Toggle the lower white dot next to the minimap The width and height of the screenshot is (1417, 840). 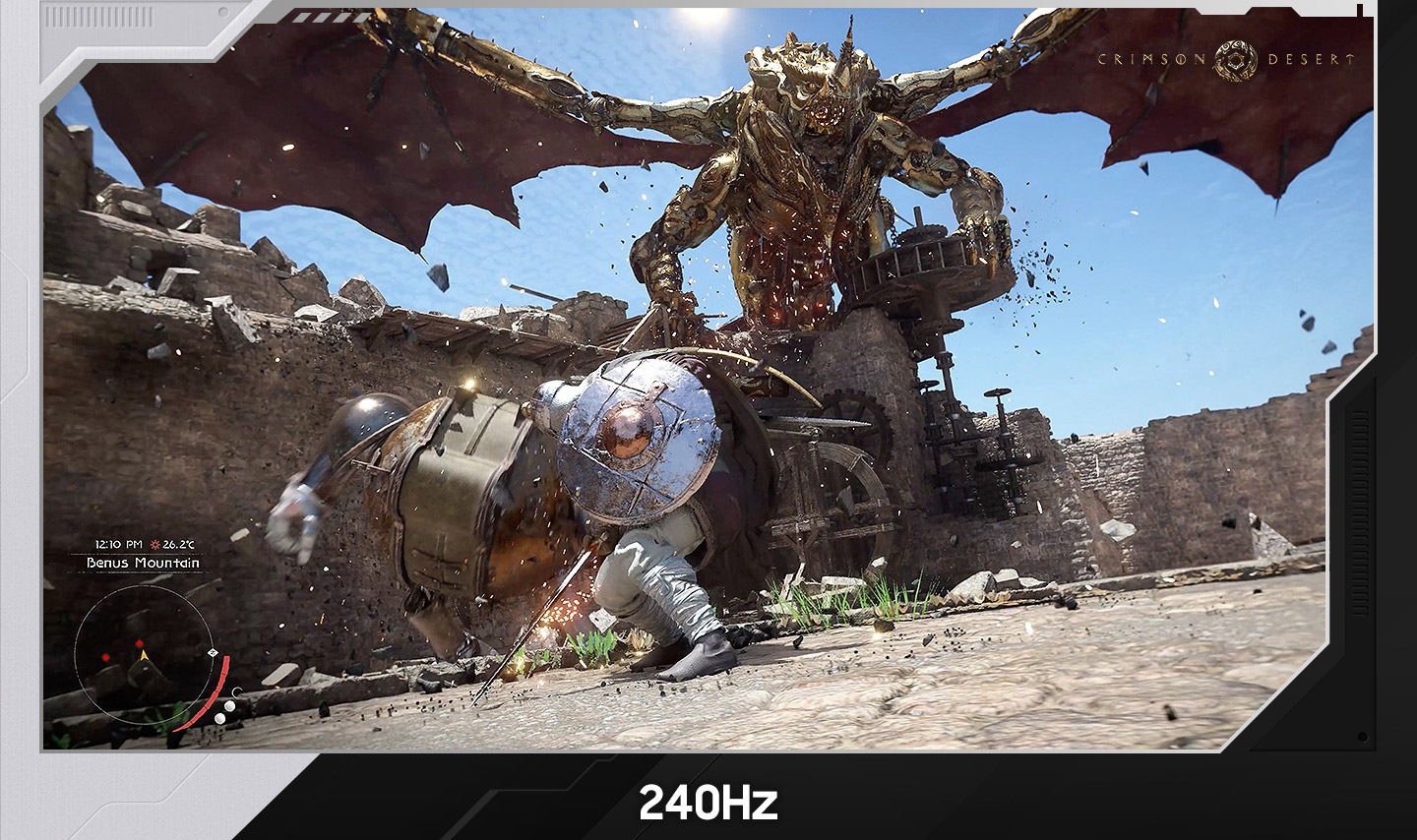click(x=220, y=717)
